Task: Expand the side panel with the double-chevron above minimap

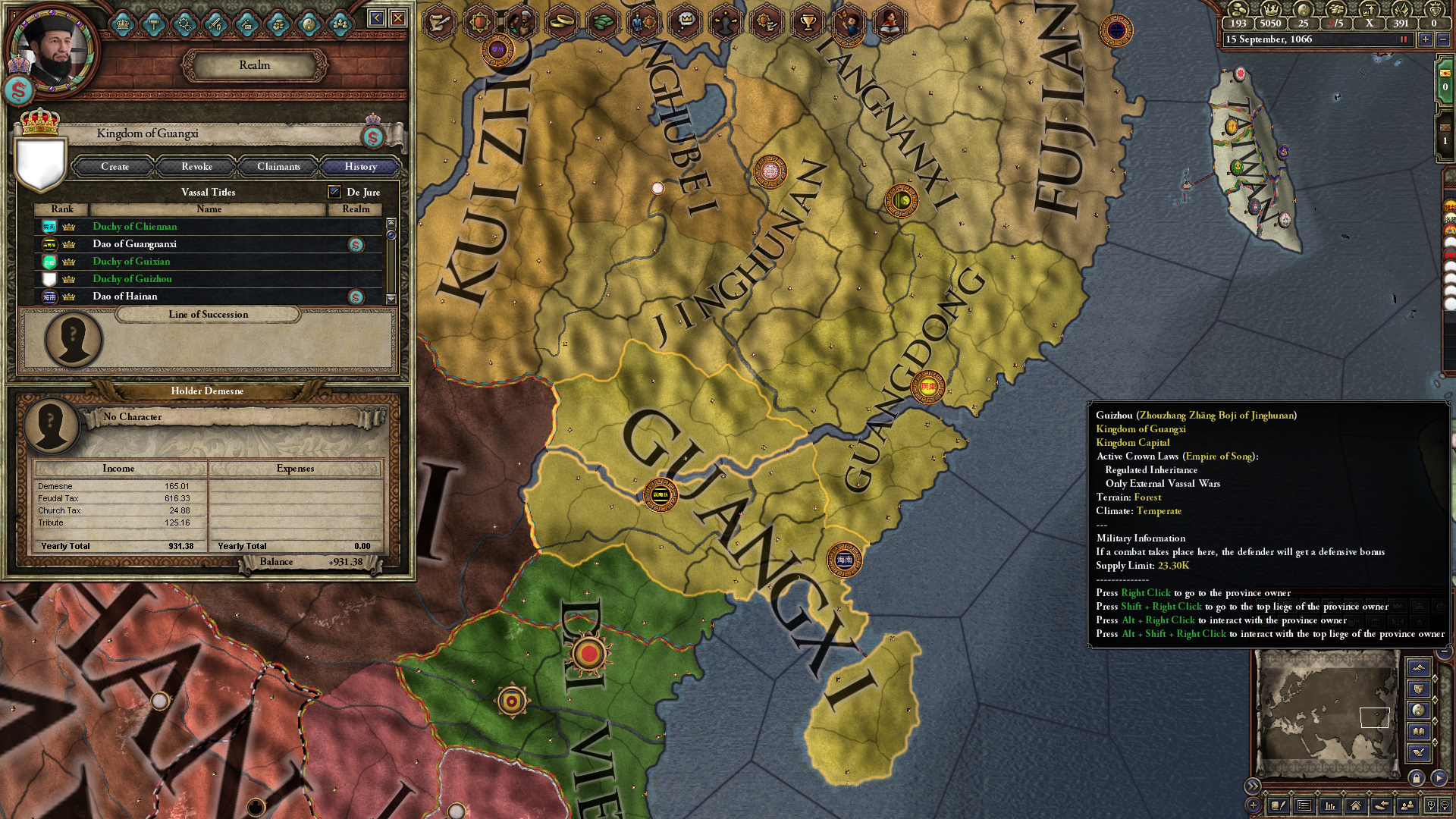Action: click(1253, 786)
